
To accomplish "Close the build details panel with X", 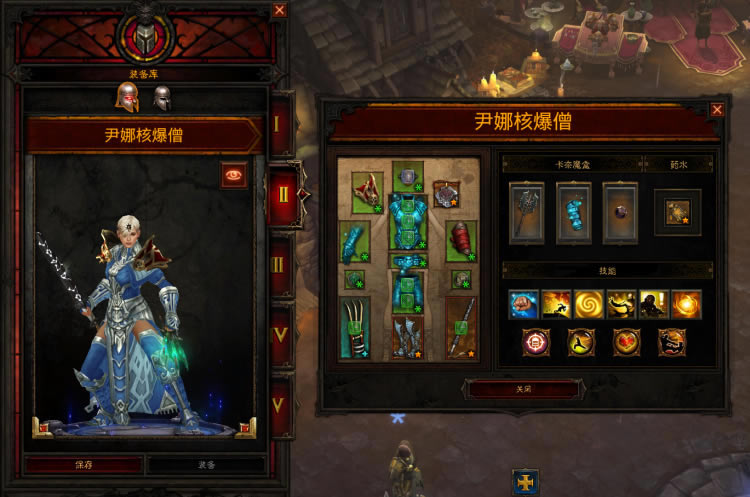I will pos(717,110).
